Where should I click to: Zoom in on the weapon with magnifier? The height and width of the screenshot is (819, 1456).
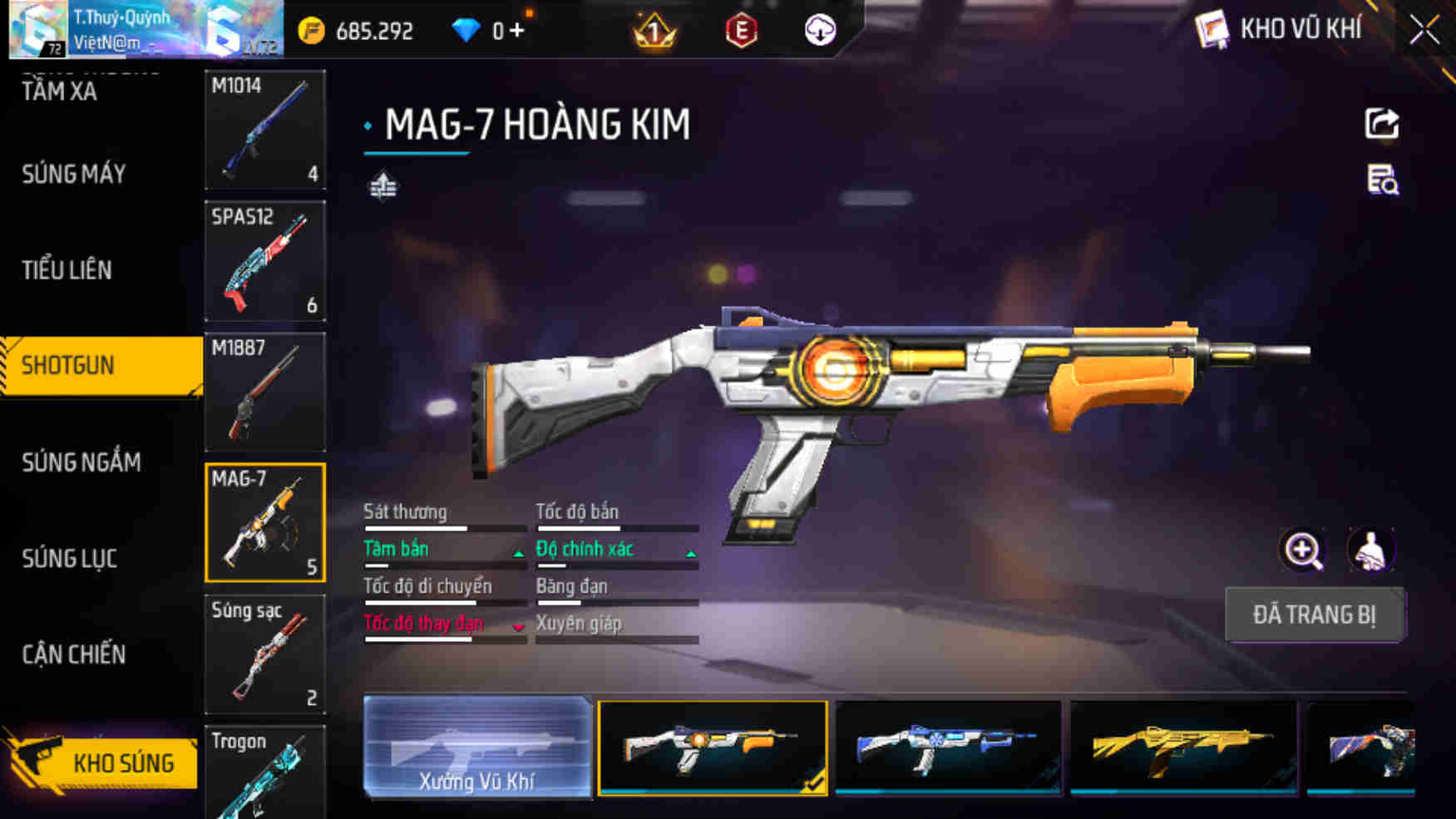pos(1303,550)
